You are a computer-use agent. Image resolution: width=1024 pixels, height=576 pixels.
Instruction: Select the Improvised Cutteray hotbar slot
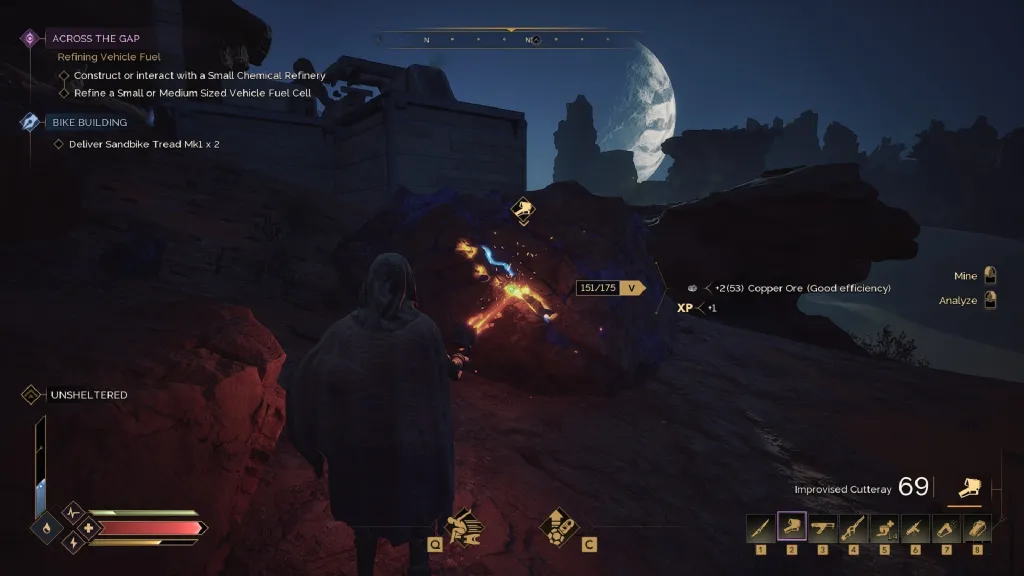(x=791, y=527)
